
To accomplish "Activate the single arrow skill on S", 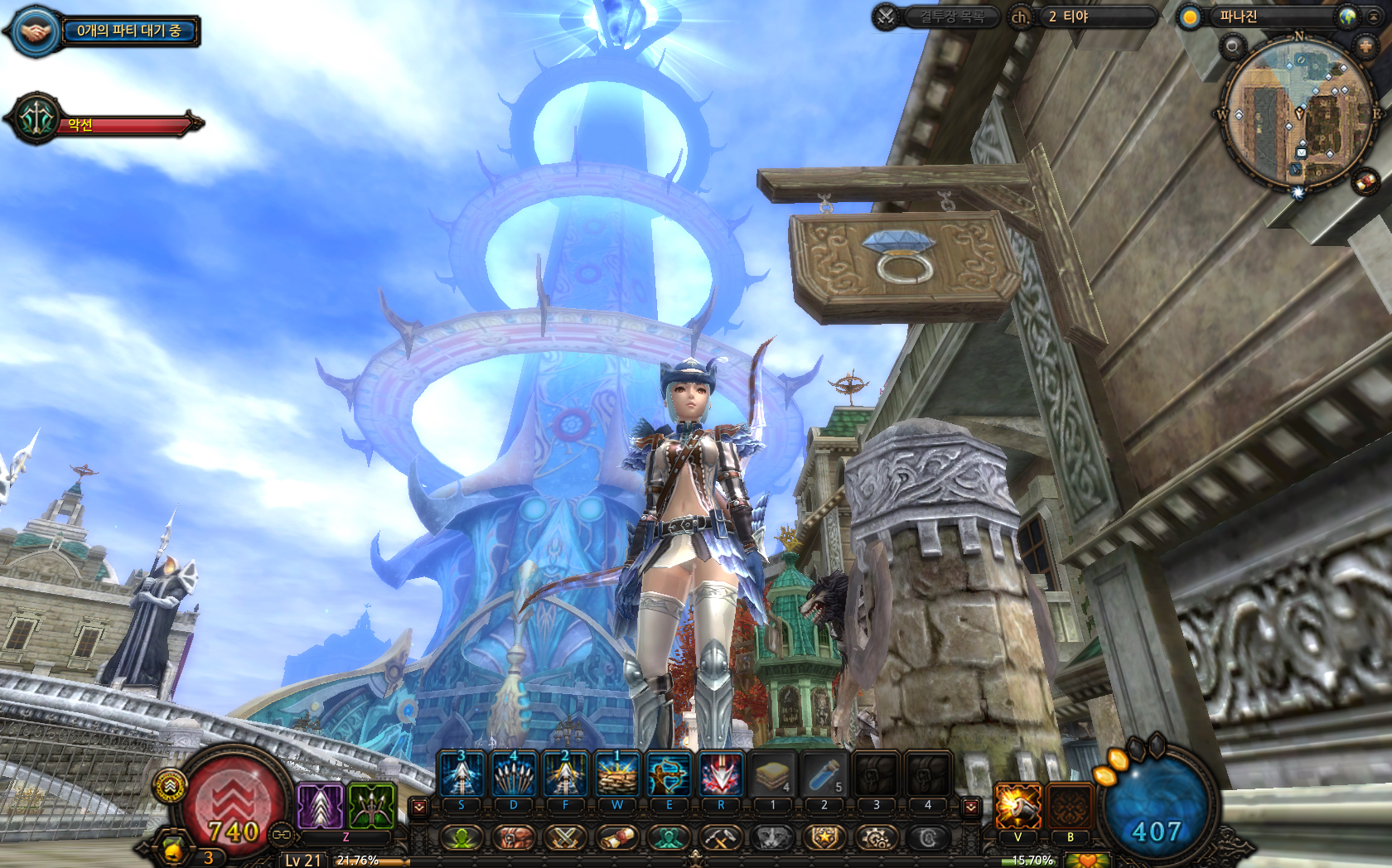I will 462,775.
